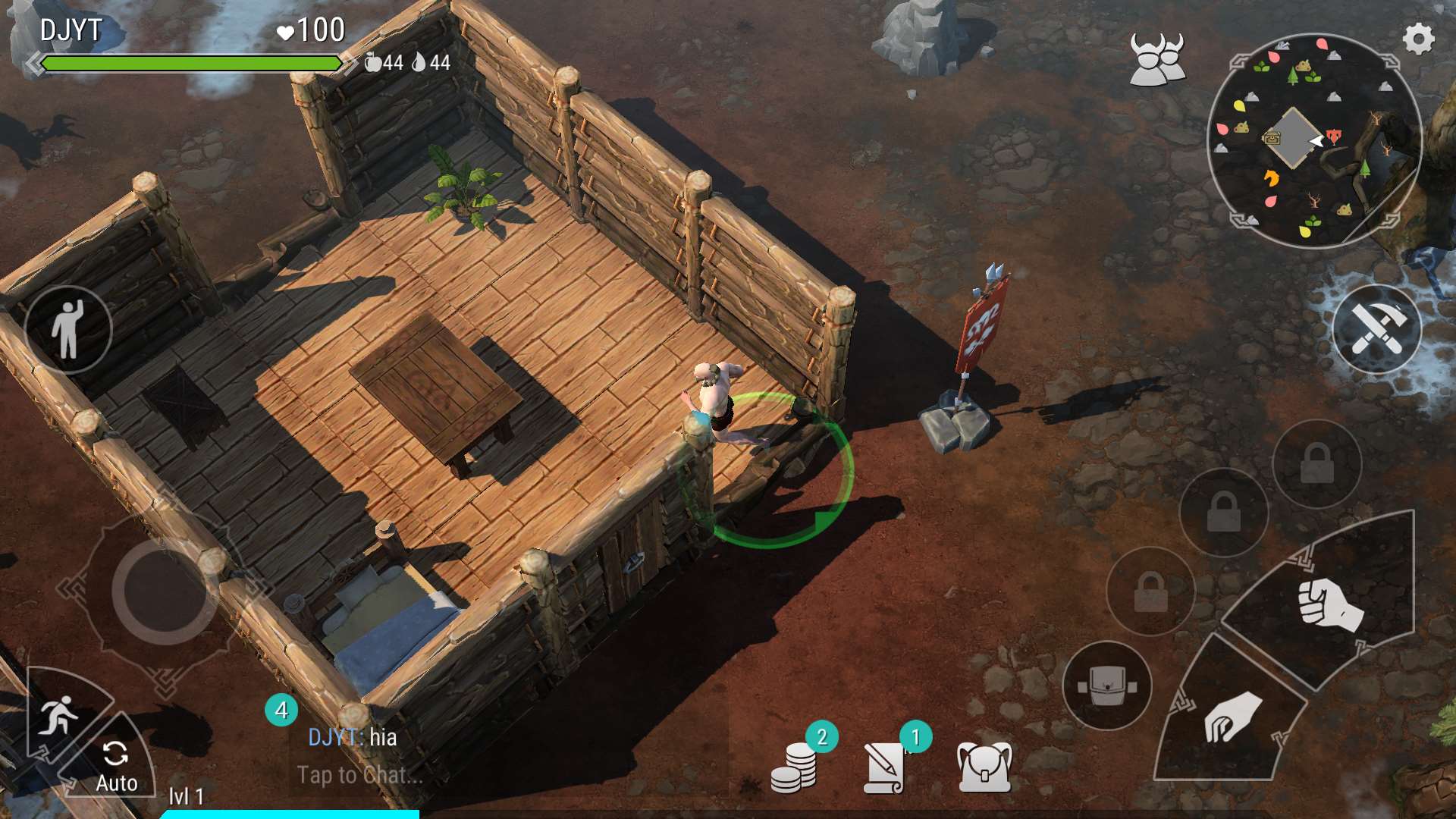Screen dimensions: 1456x819
Task: Toggle the running sprint button
Action: [58, 714]
